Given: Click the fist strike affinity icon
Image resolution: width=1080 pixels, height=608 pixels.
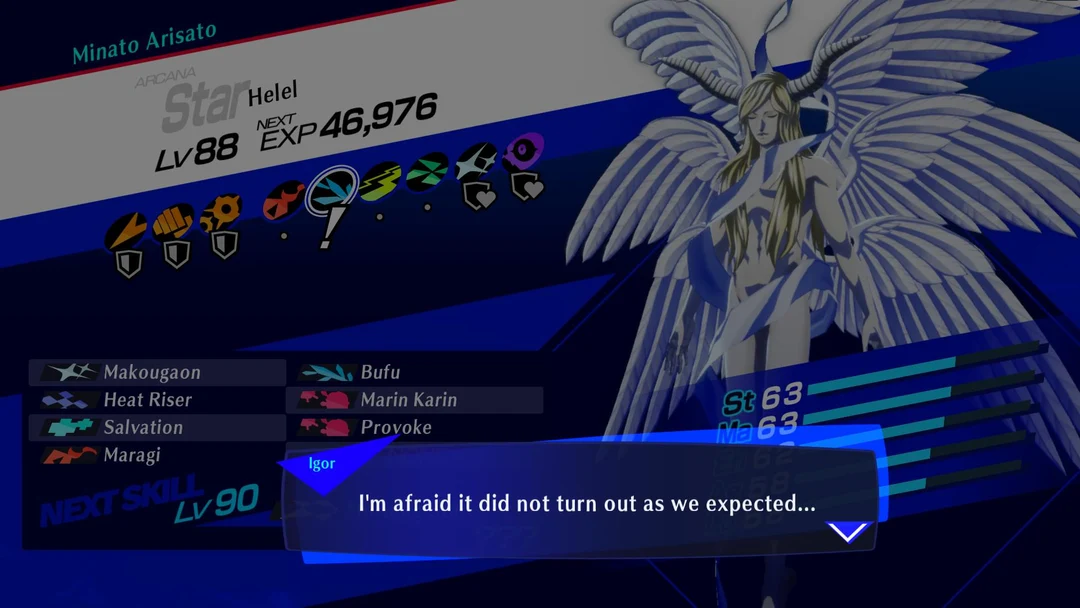Looking at the screenshot, I should [x=173, y=222].
